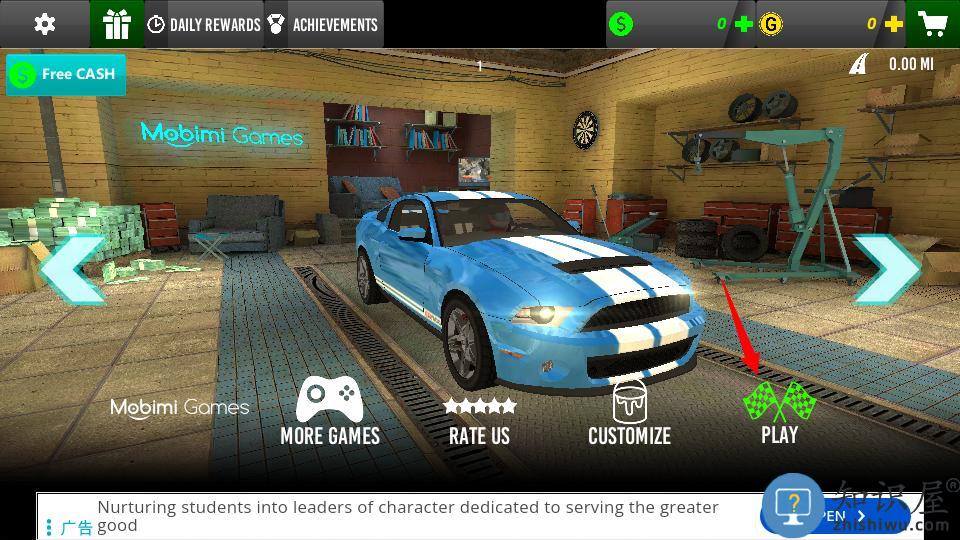Open the advertisement banner text

pyautogui.click(x=408, y=515)
